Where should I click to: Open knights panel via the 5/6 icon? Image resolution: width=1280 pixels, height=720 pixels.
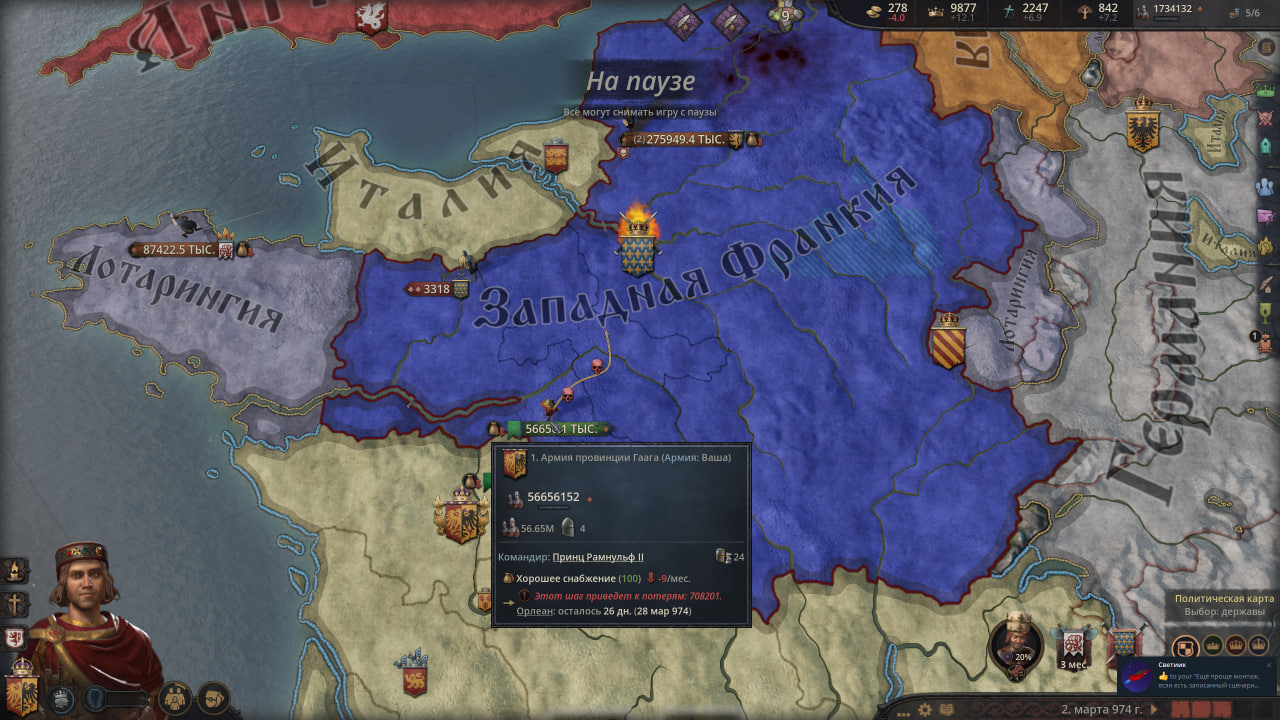coord(1234,13)
